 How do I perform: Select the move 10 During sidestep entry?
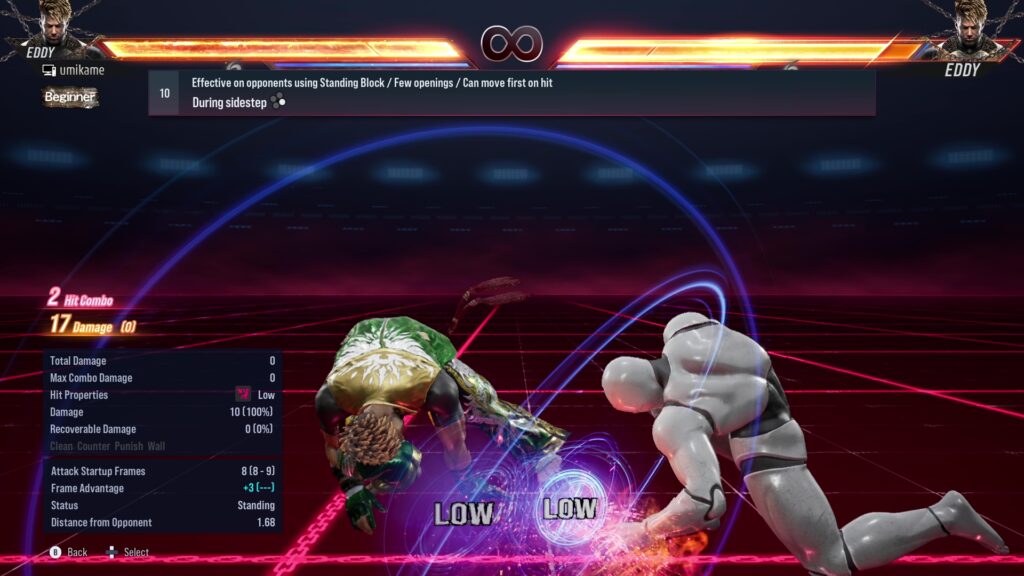coord(511,93)
